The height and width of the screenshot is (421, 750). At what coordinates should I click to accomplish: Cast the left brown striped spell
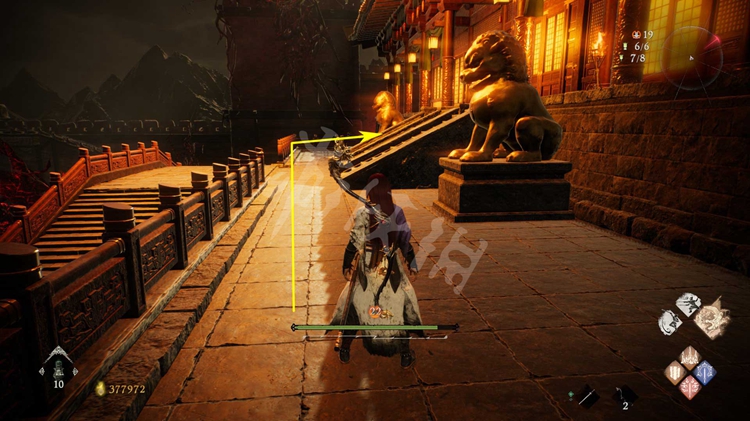(x=674, y=372)
